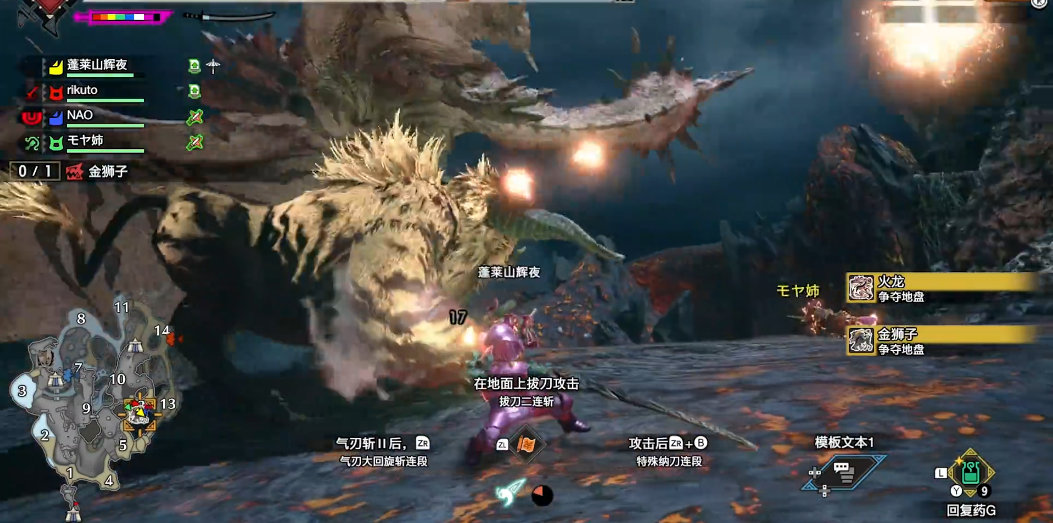Select the area 11 marker on the minimap

122,307
